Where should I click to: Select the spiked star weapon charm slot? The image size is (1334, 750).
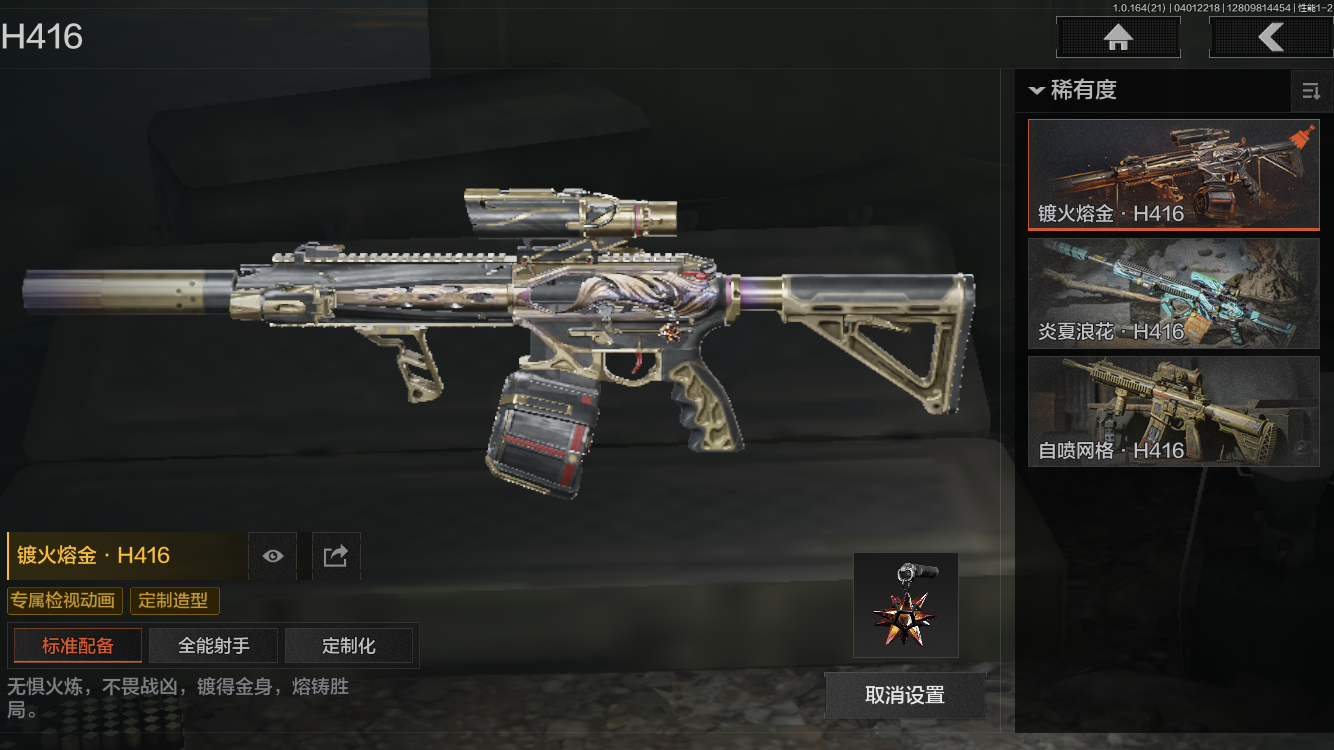906,605
